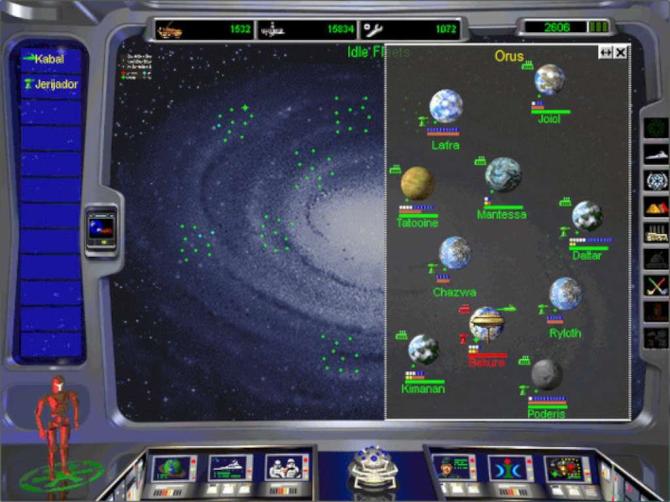Select the gray planet Poderis
The width and height of the screenshot is (670, 502).
[546, 374]
